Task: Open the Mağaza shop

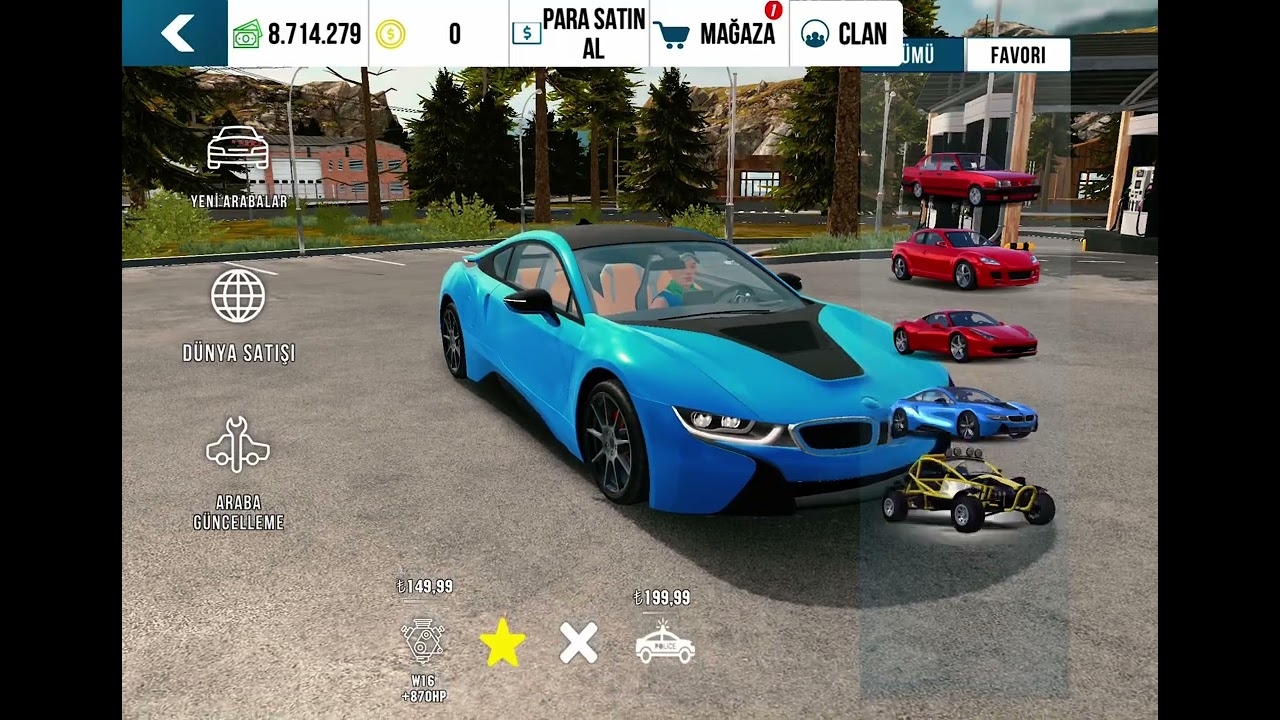Action: [719, 33]
